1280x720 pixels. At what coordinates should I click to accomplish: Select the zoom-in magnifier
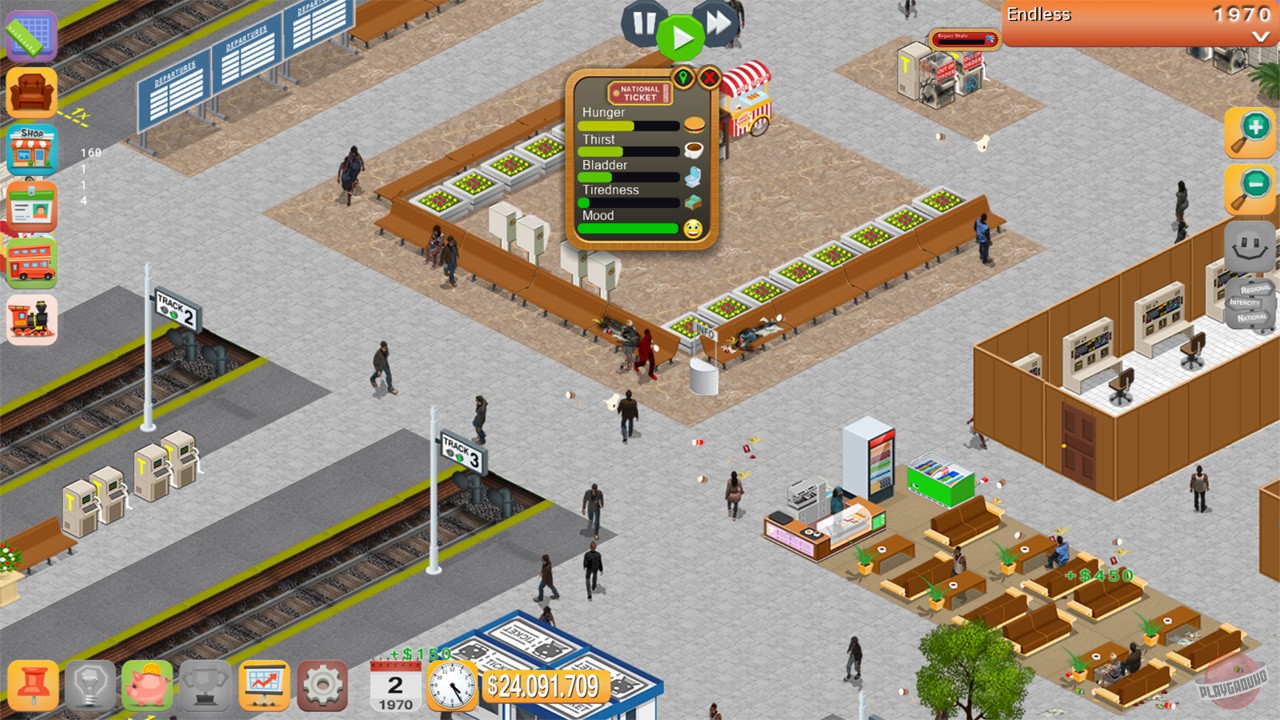tap(1248, 131)
